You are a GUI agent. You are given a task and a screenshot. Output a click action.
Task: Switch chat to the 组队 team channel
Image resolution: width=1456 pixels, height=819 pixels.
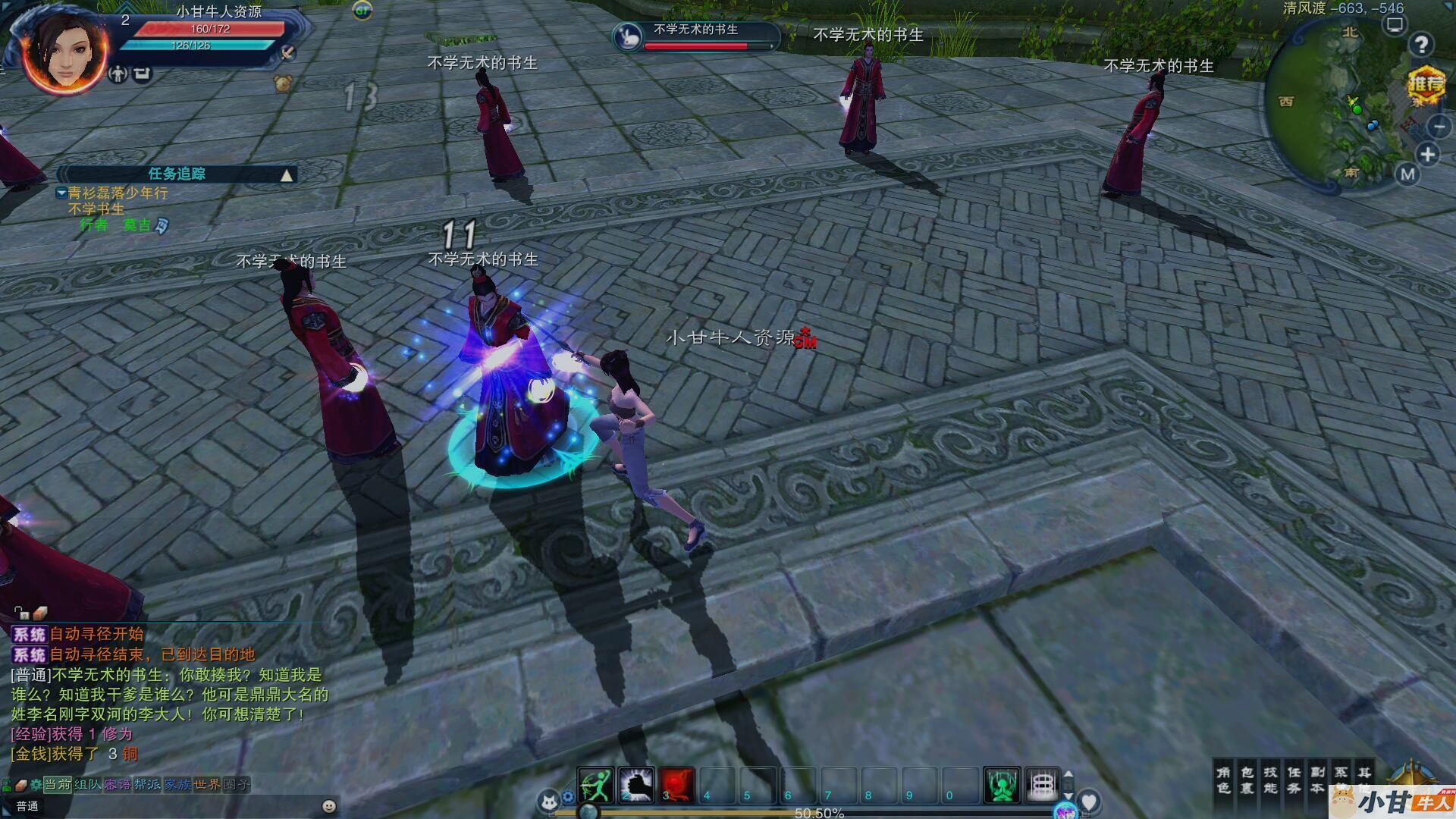click(x=87, y=784)
